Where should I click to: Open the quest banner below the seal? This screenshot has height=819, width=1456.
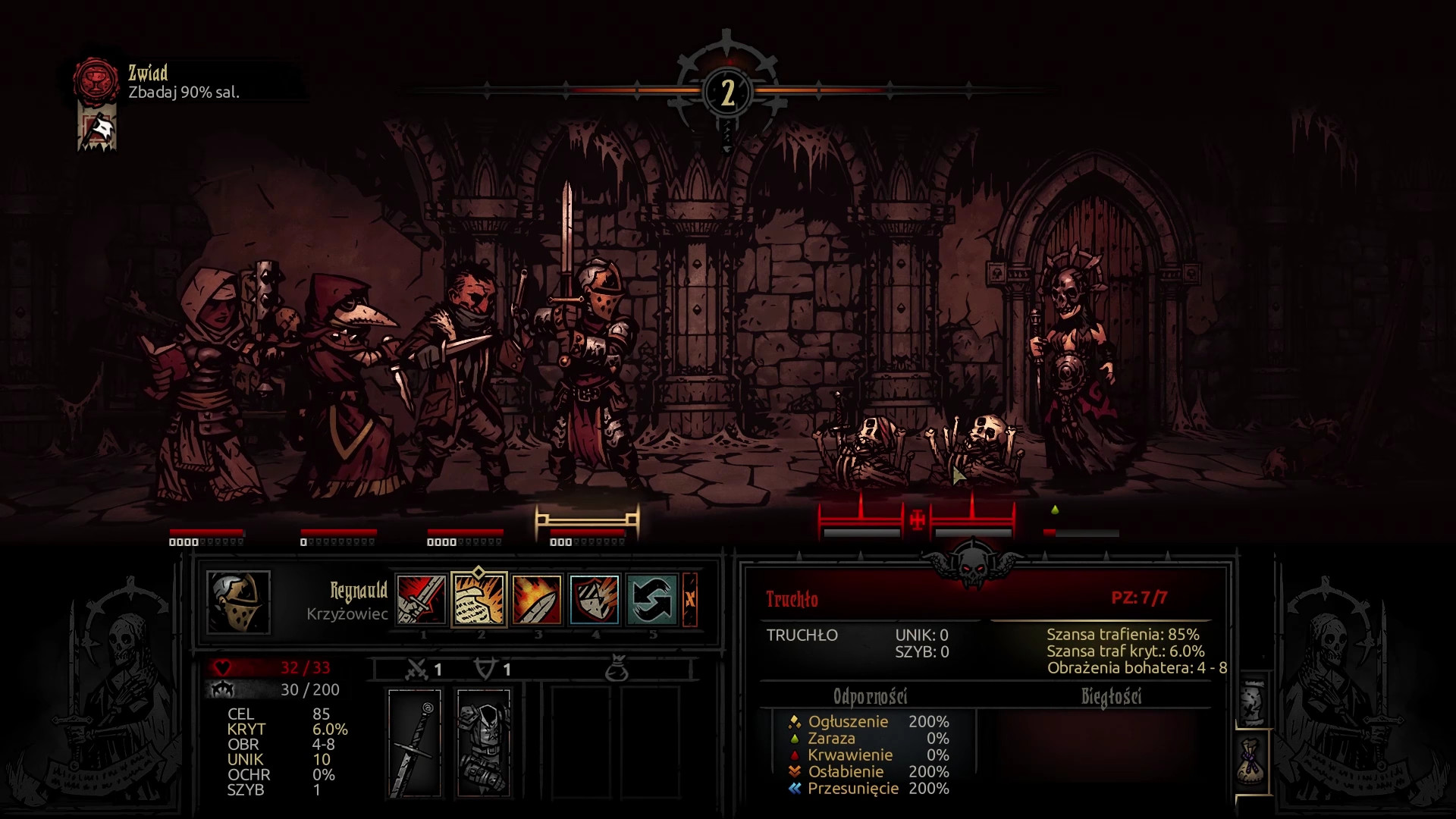click(x=97, y=130)
